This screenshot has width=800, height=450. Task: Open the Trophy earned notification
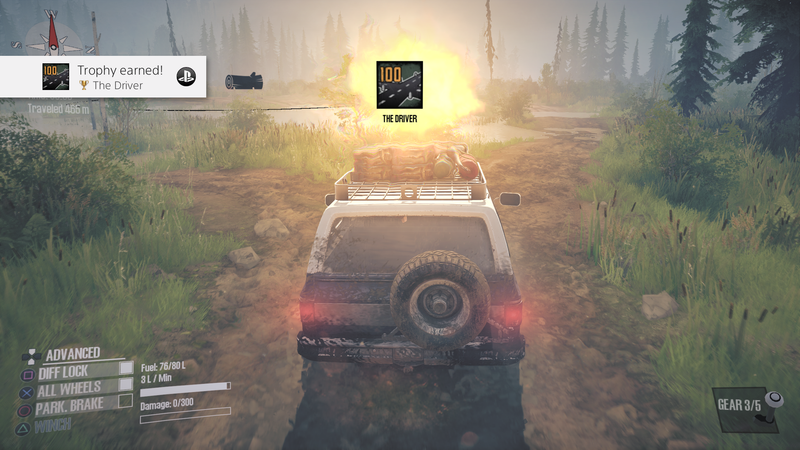point(104,77)
